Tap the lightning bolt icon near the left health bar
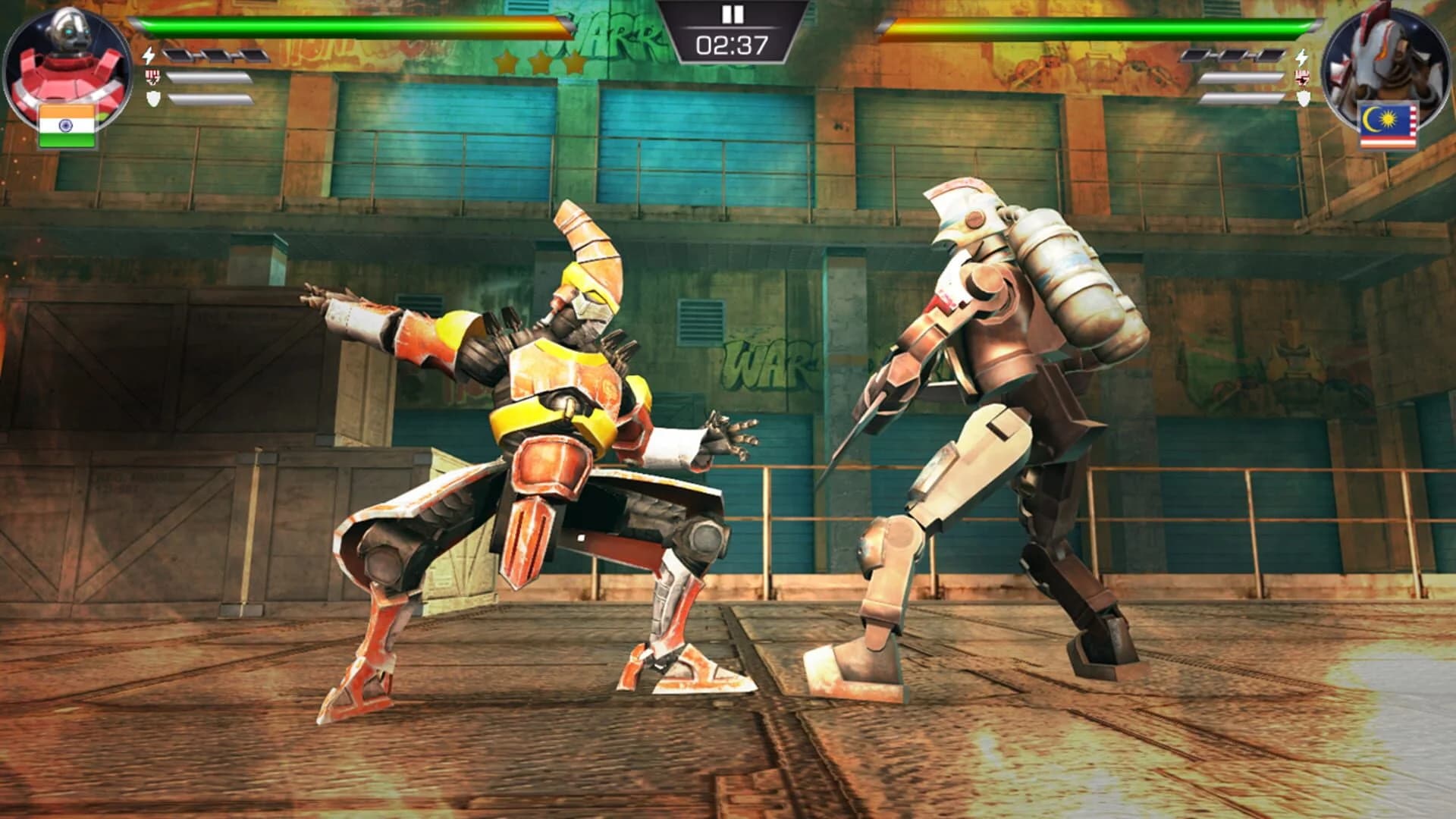Viewport: 1456px width, 819px height. tap(148, 55)
